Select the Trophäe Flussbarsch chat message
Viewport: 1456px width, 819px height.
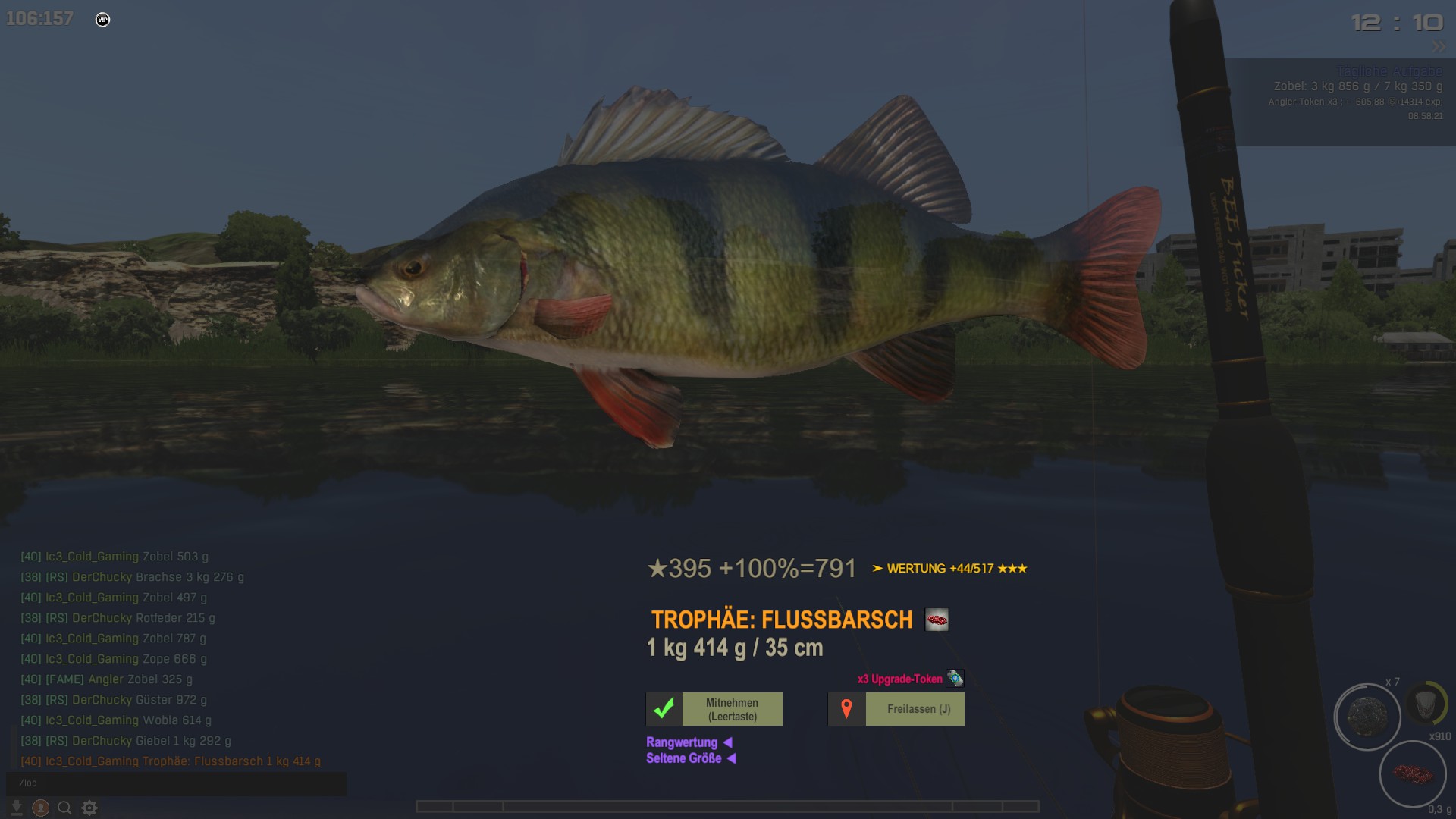(x=171, y=761)
